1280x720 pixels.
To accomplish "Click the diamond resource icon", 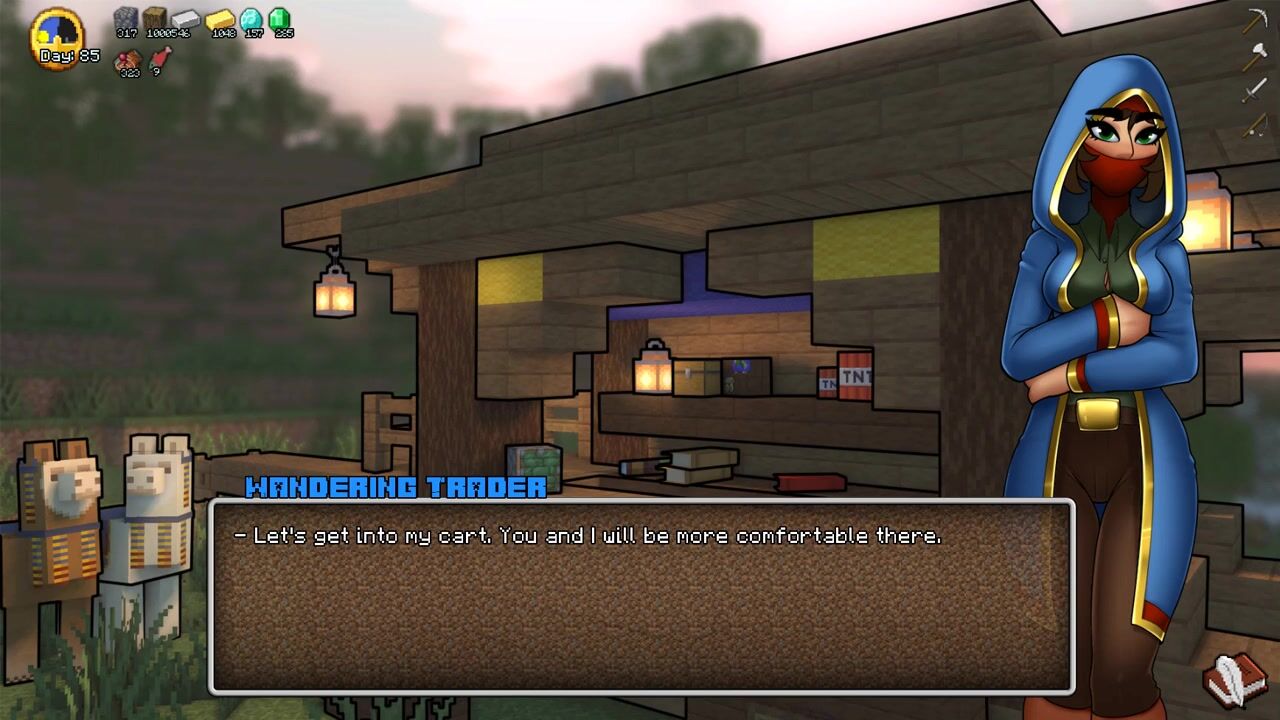I will 251,18.
